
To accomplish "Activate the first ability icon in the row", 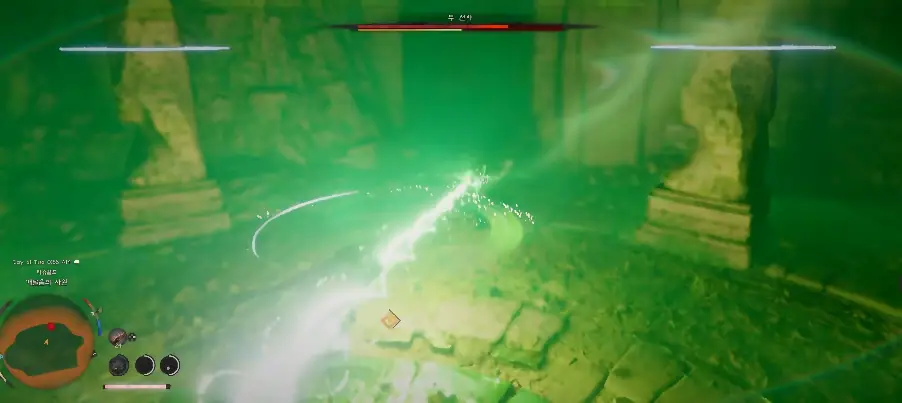I will 118,365.
